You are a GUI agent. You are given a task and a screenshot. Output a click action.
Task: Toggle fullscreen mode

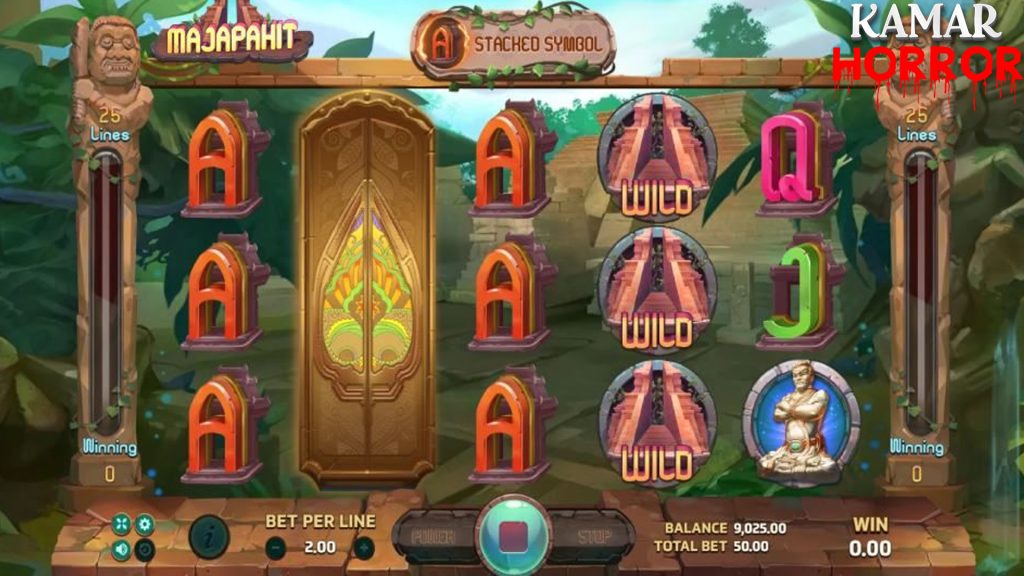(x=121, y=524)
